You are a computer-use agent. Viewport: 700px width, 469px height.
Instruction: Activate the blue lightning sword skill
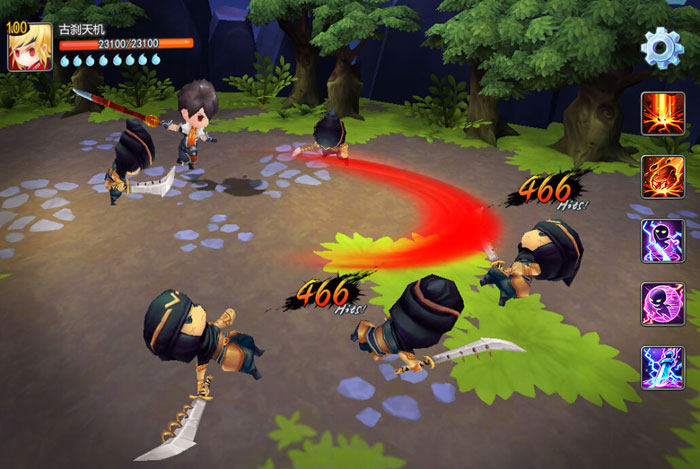pos(662,368)
